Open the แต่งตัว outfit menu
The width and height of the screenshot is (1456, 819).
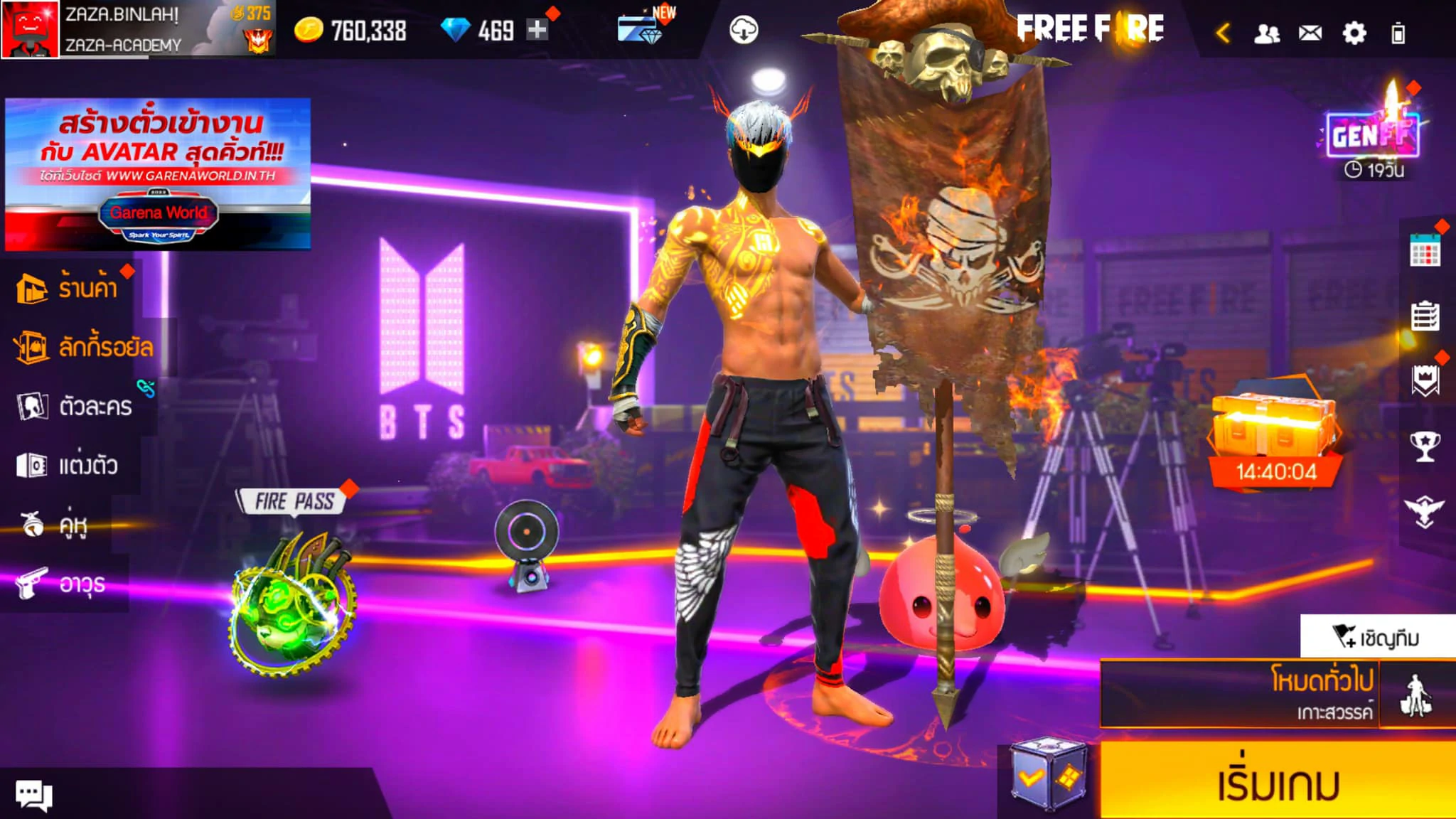[70, 466]
